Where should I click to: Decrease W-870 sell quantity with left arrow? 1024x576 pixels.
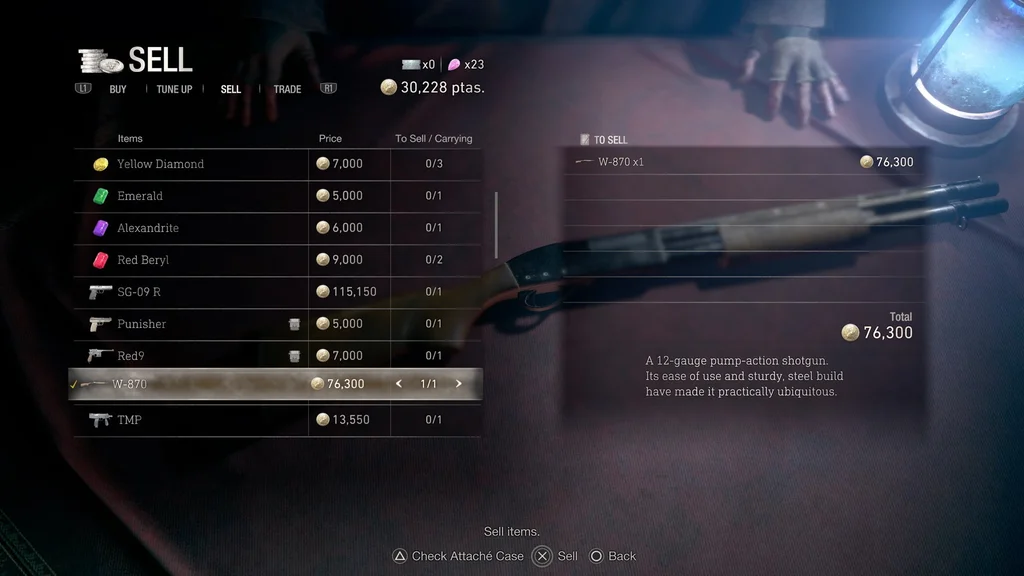click(399, 384)
